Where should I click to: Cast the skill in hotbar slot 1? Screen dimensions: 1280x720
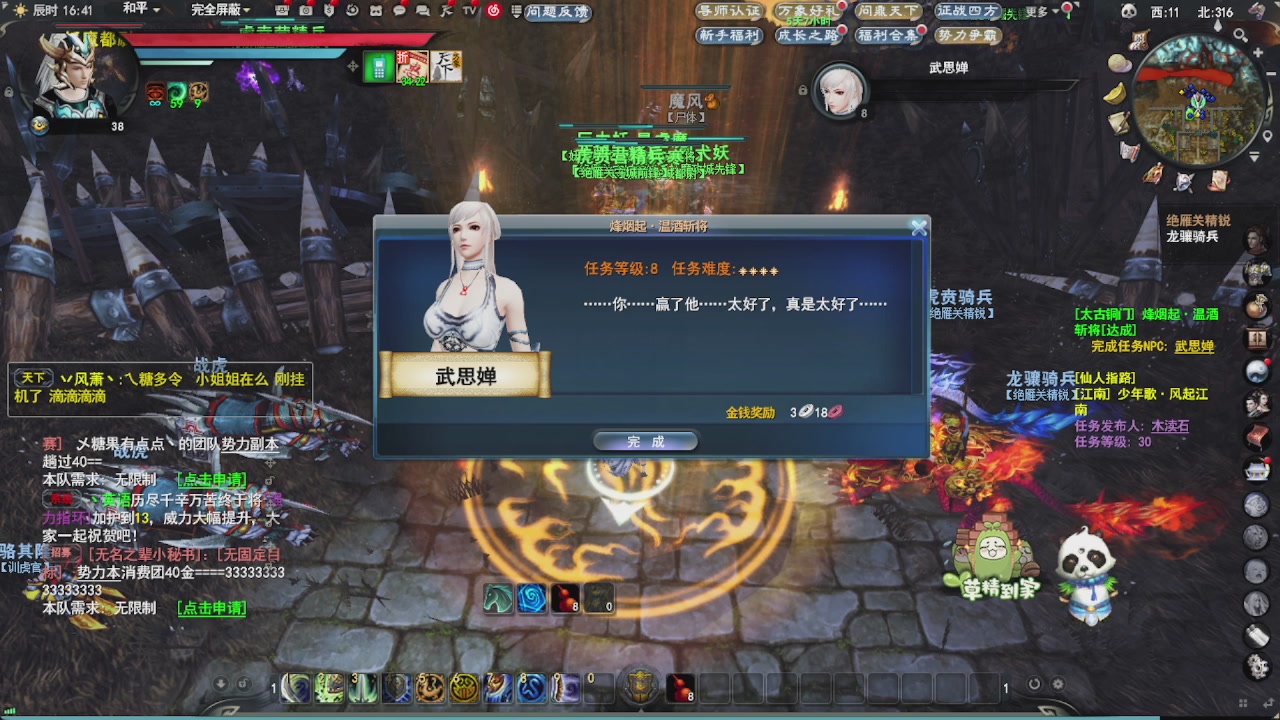[x=294, y=689]
